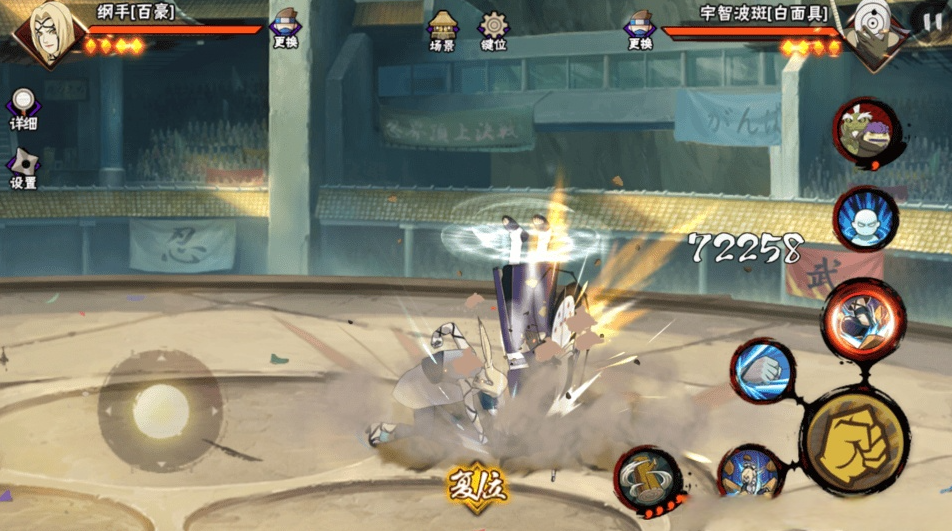This screenshot has height=531, width=952.
Task: Open the 详细 details panel
Action: pos(23,109)
